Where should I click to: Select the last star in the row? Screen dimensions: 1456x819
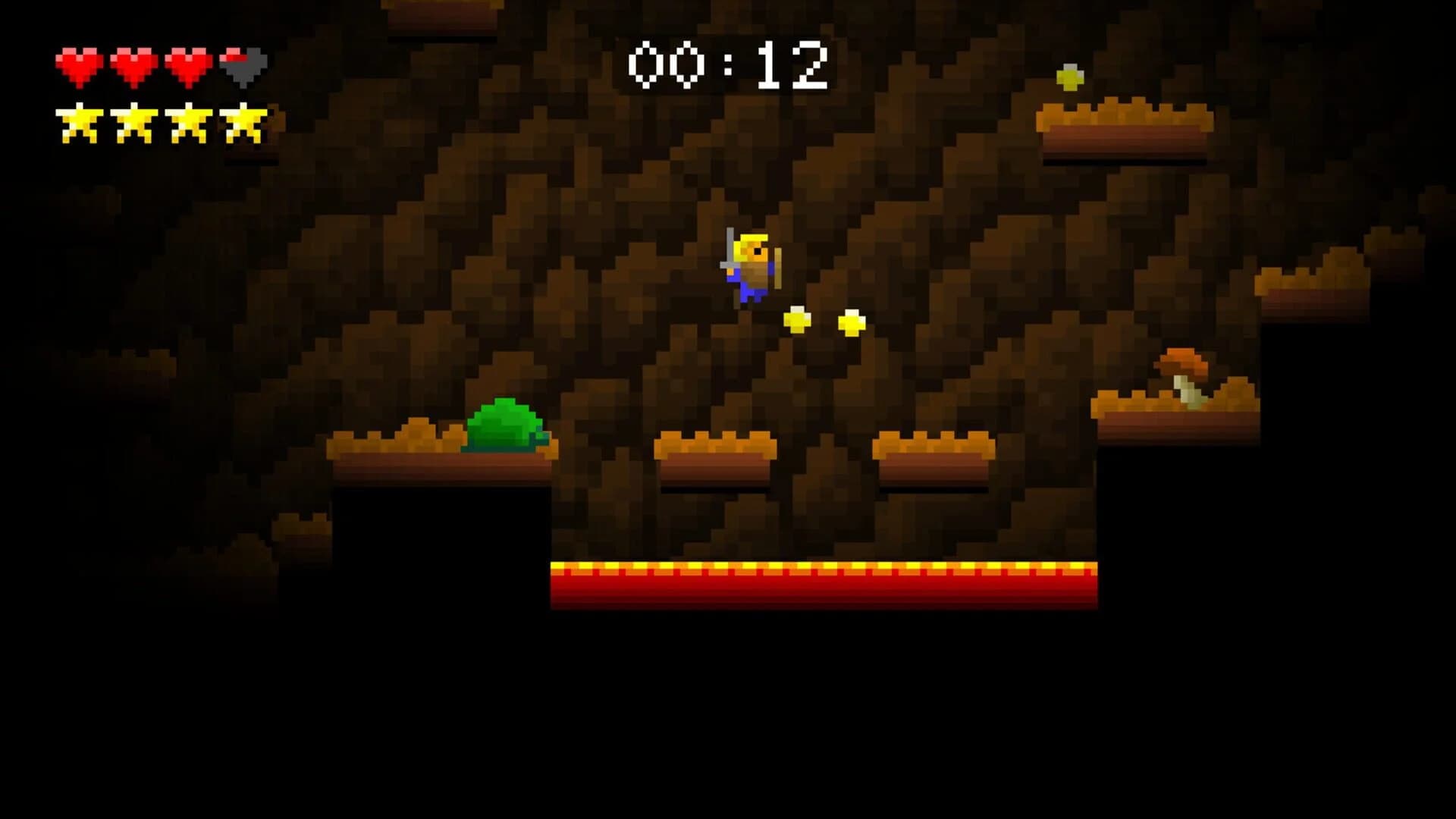[243, 121]
